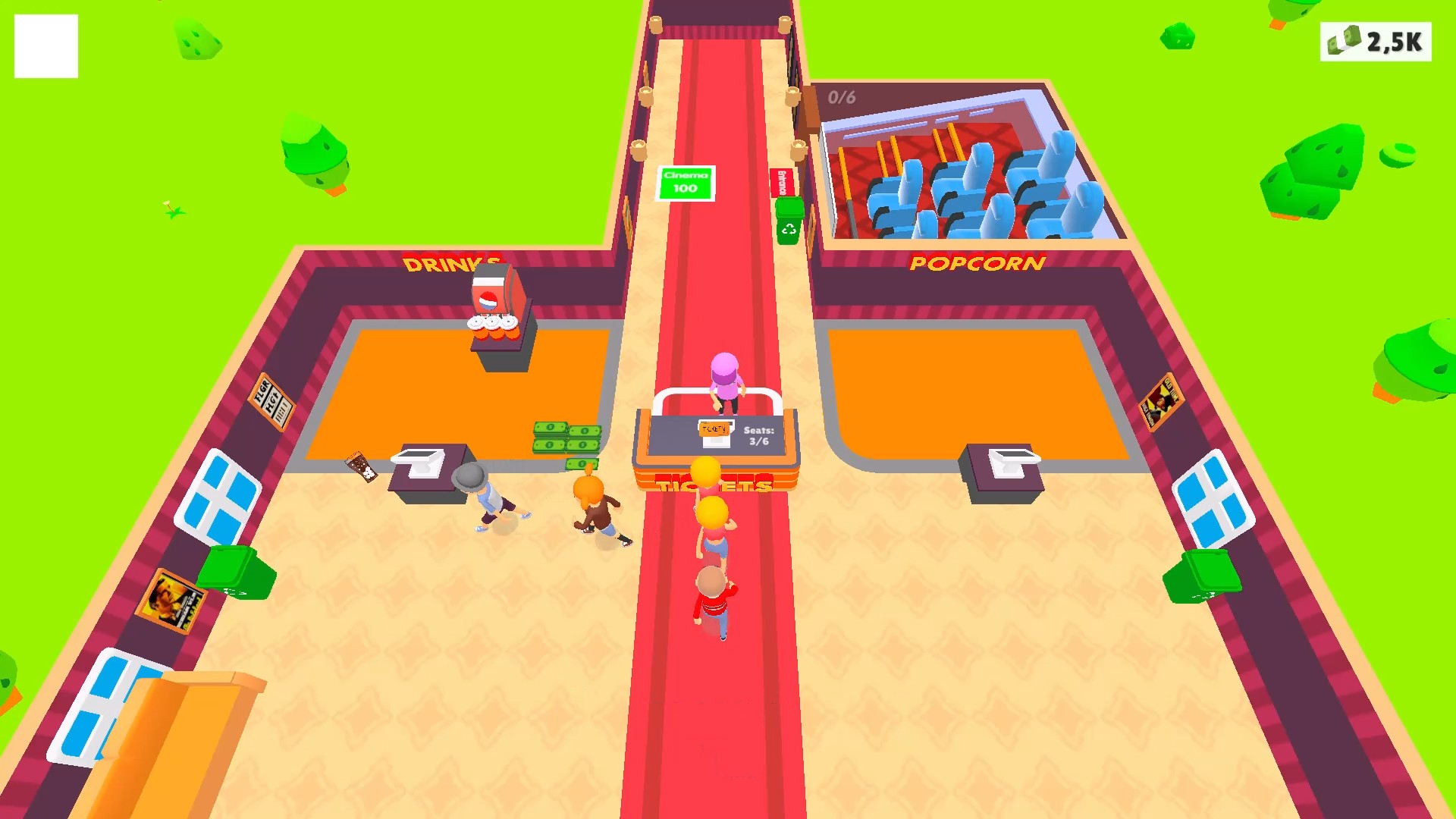Click the Cinema 100 price sign
The width and height of the screenshot is (1456, 819).
pos(684,184)
